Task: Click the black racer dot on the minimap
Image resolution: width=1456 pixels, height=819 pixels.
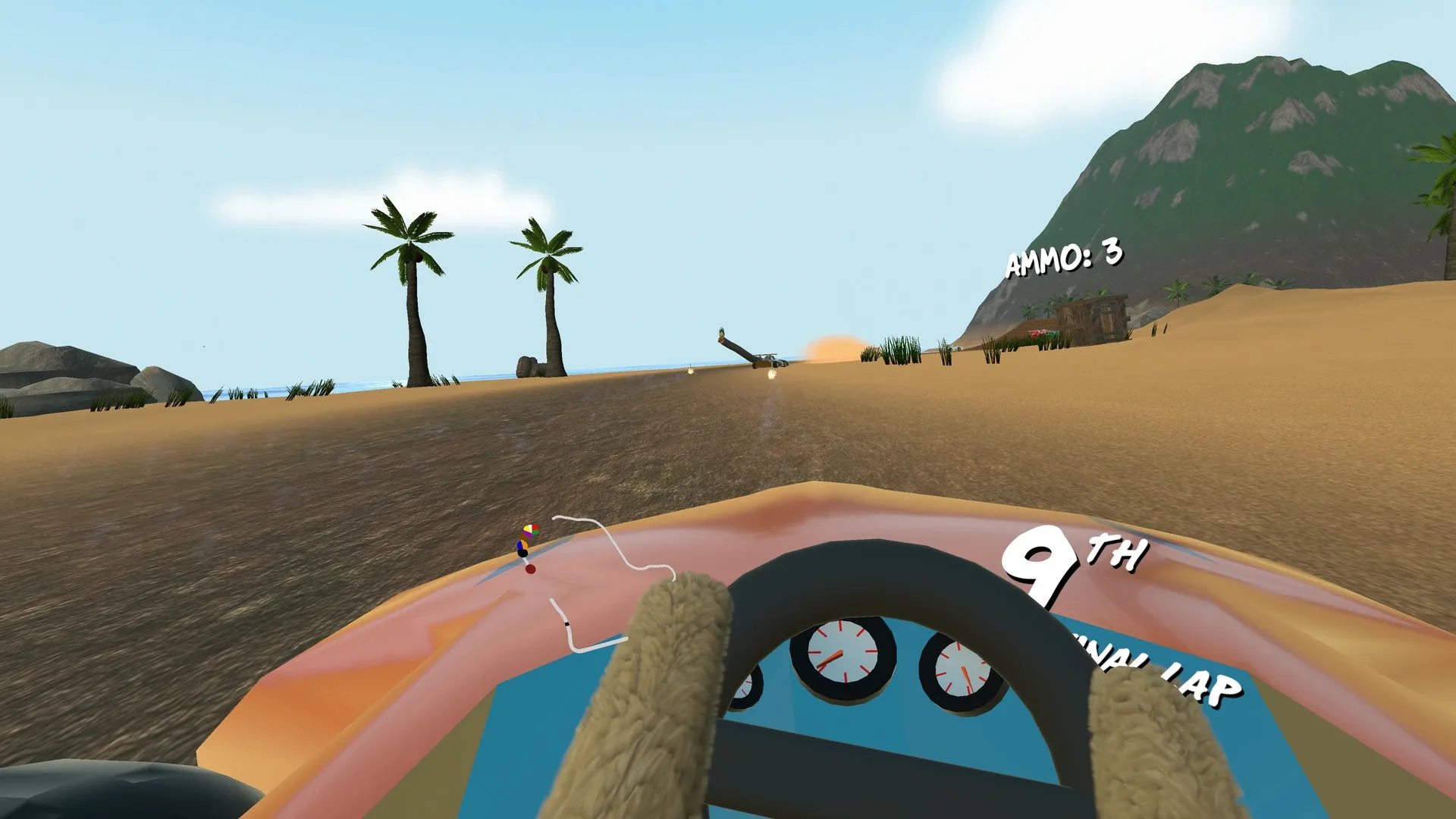Action: 522,553
